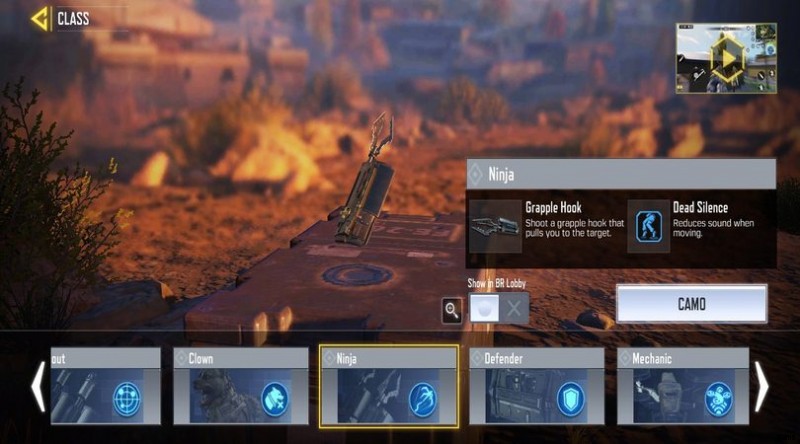Select the Clown class card
The image size is (800, 444).
coord(241,386)
